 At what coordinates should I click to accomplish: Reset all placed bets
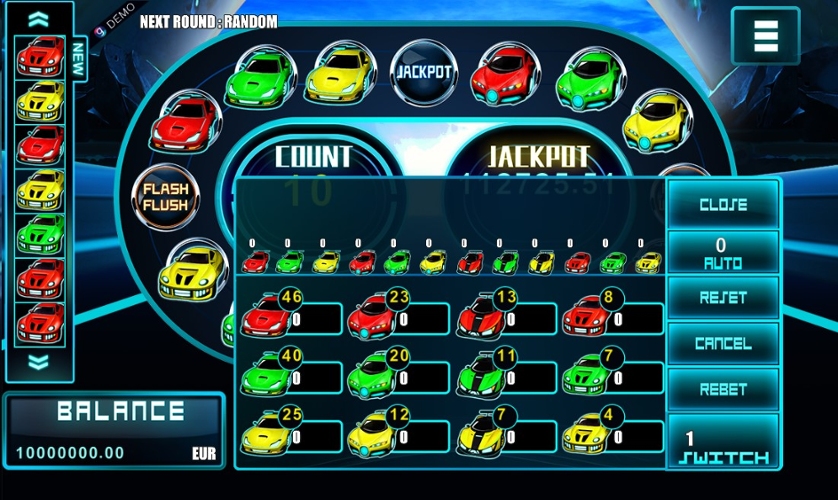coord(723,298)
